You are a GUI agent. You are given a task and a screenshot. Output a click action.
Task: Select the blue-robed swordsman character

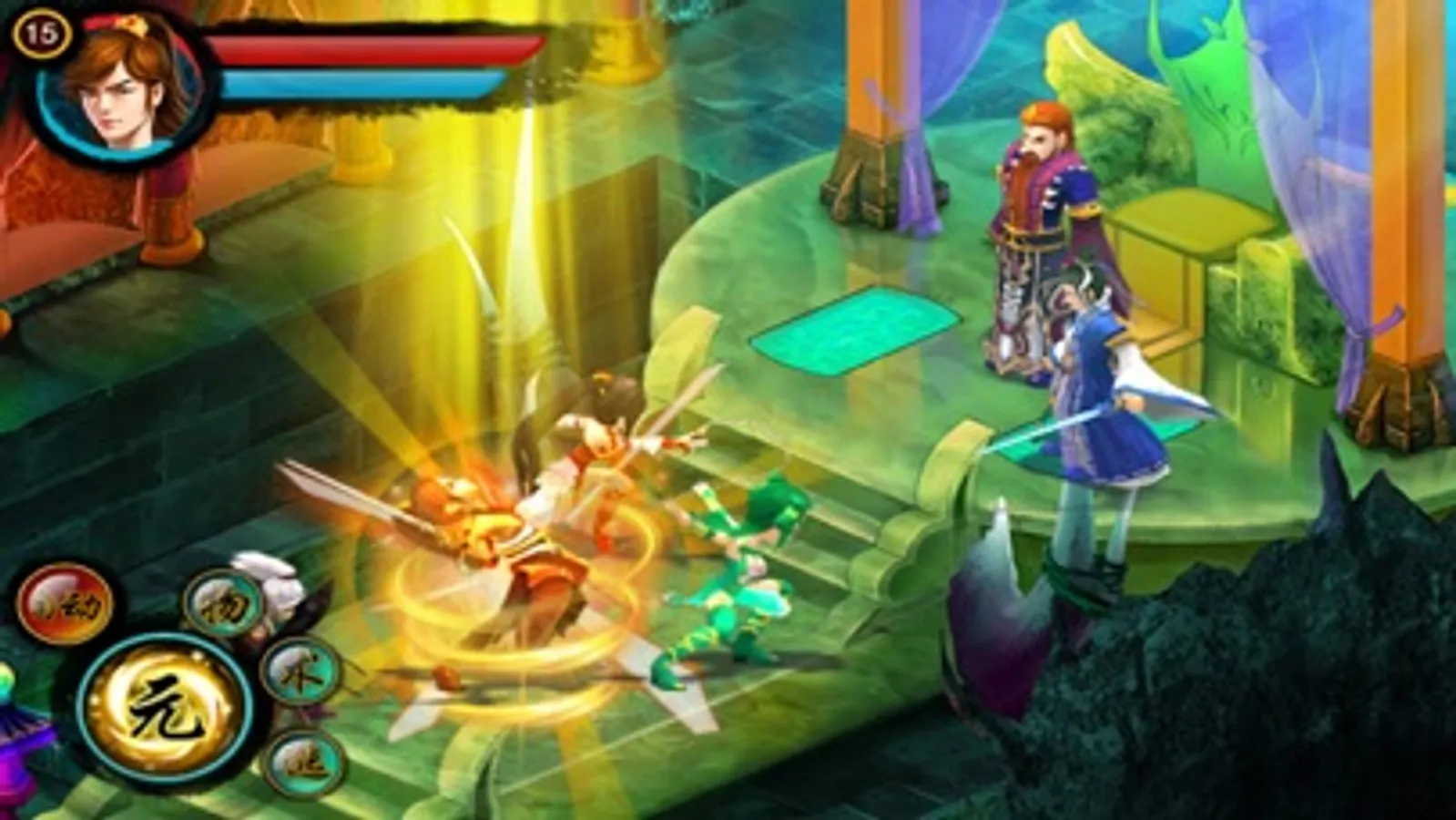[x=1102, y=419]
